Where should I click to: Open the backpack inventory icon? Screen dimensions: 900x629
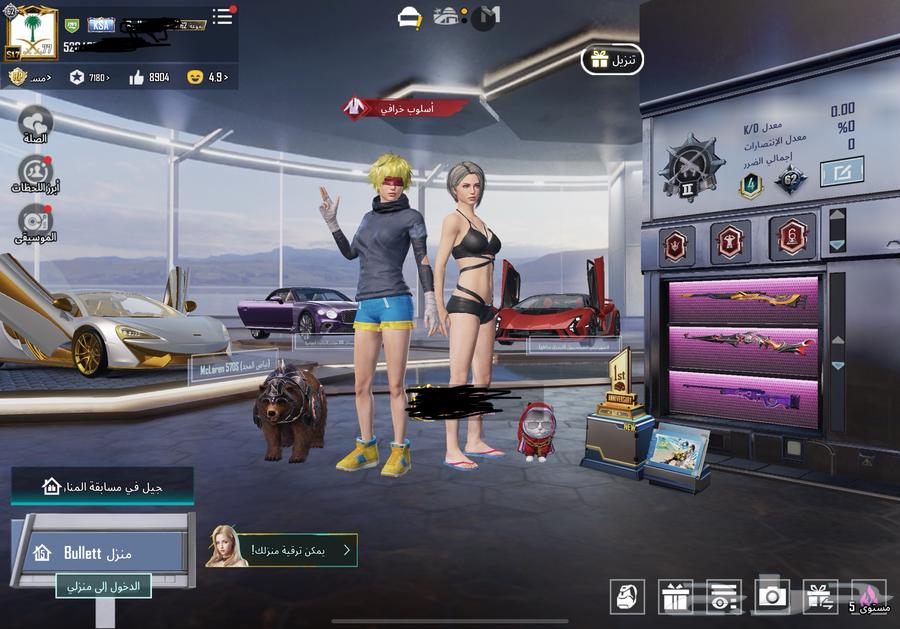(x=626, y=596)
